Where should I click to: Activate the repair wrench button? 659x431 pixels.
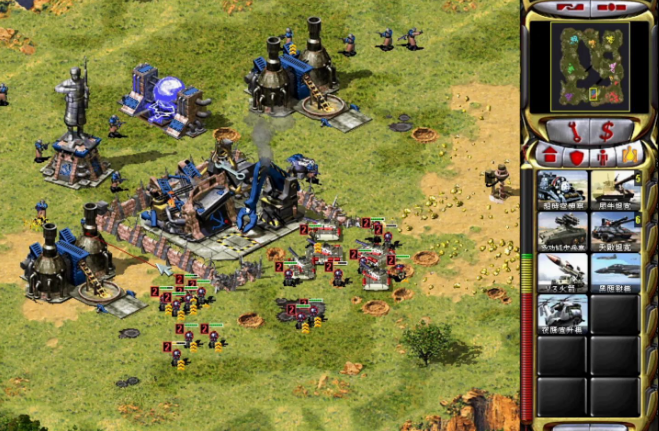coord(571,130)
